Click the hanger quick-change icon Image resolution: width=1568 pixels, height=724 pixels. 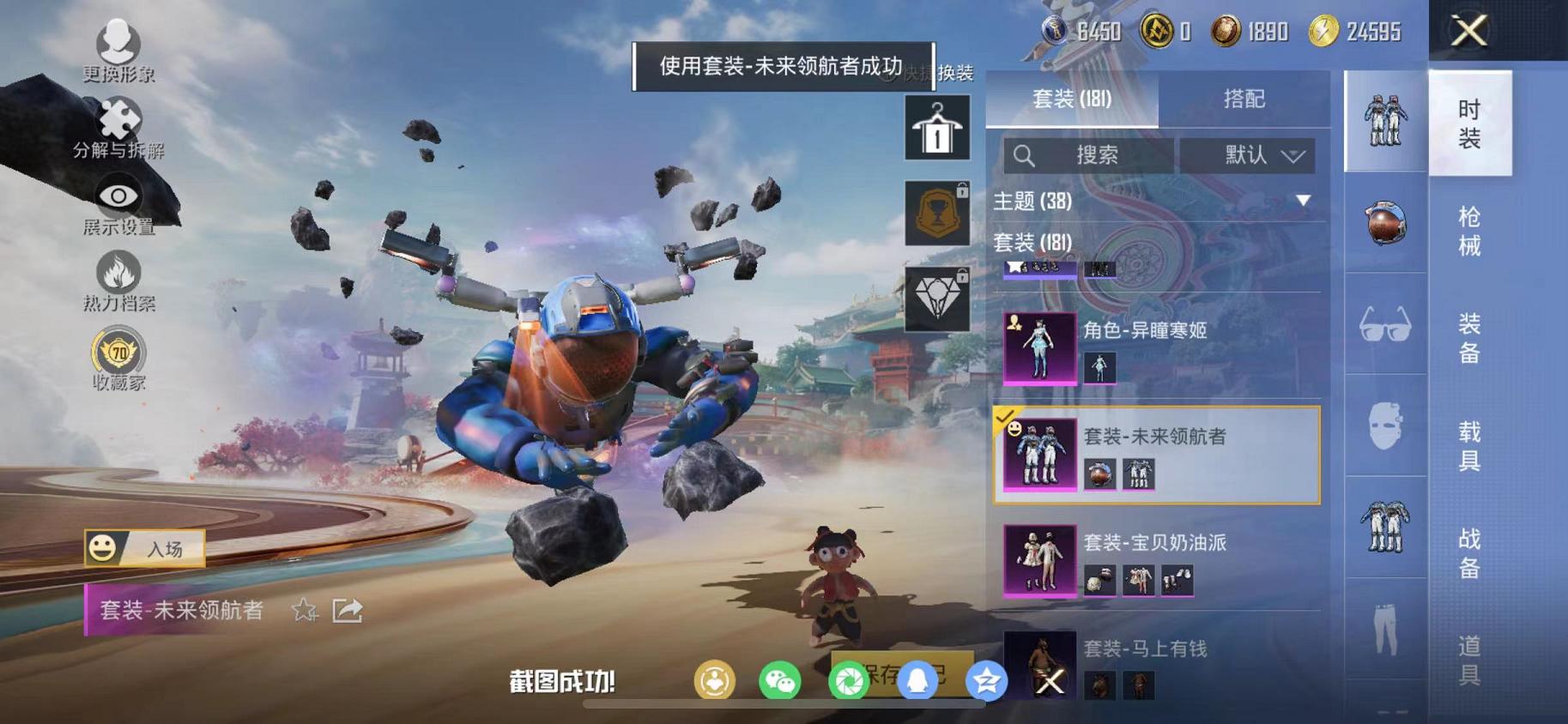point(935,129)
